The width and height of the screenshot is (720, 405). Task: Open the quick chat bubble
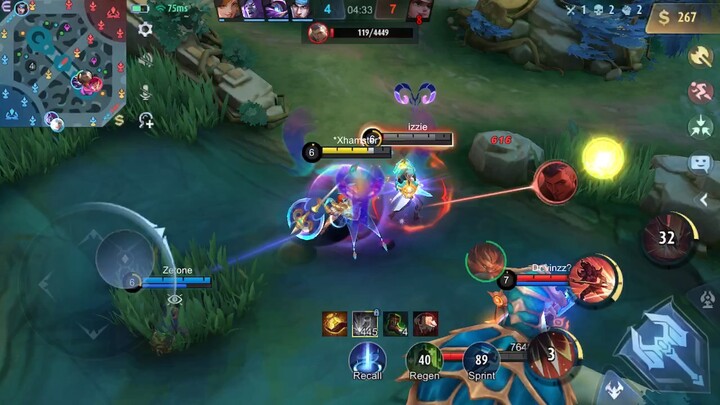700,162
